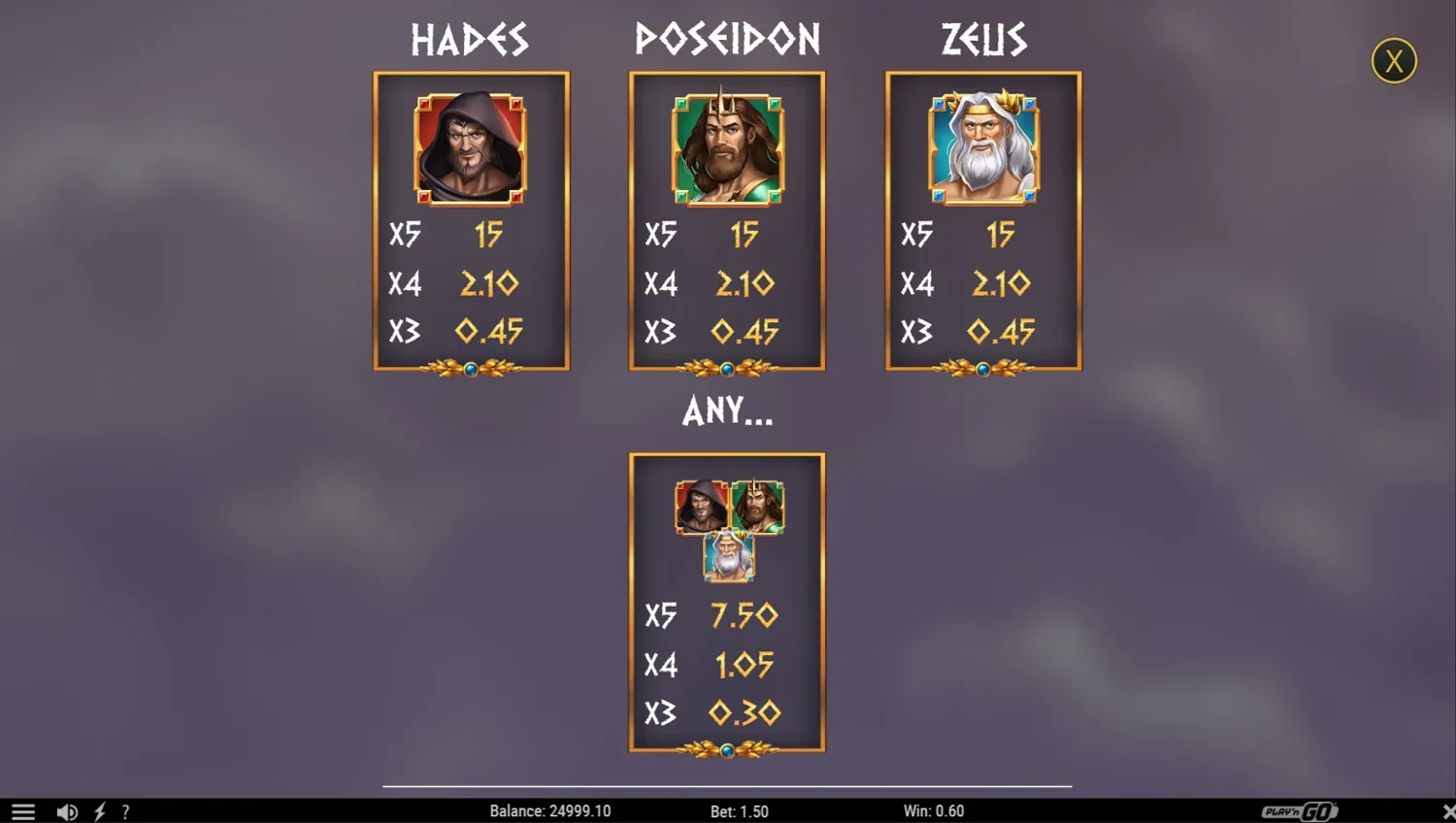Select the Hades symbol image
1456x823 pixels.
pyautogui.click(x=471, y=150)
